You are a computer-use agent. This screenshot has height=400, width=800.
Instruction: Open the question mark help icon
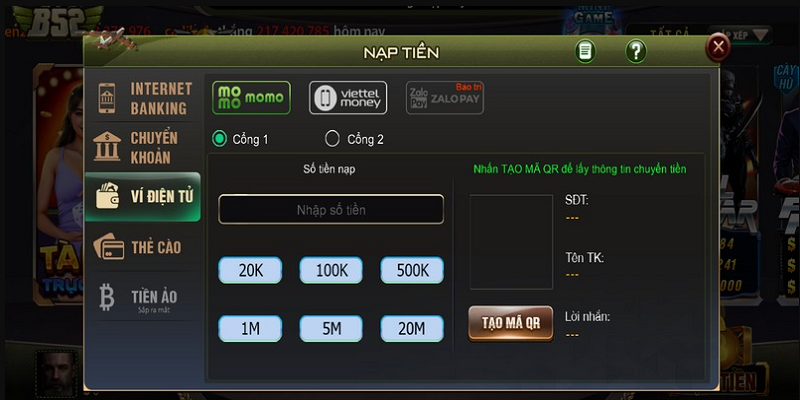[x=636, y=51]
